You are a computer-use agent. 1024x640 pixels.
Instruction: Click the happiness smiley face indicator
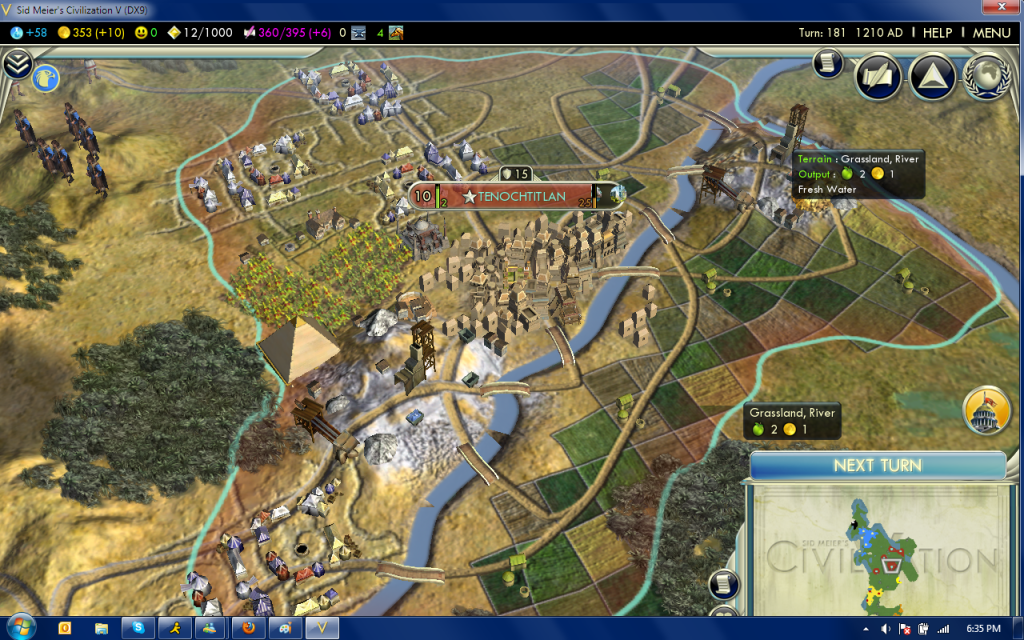click(147, 32)
